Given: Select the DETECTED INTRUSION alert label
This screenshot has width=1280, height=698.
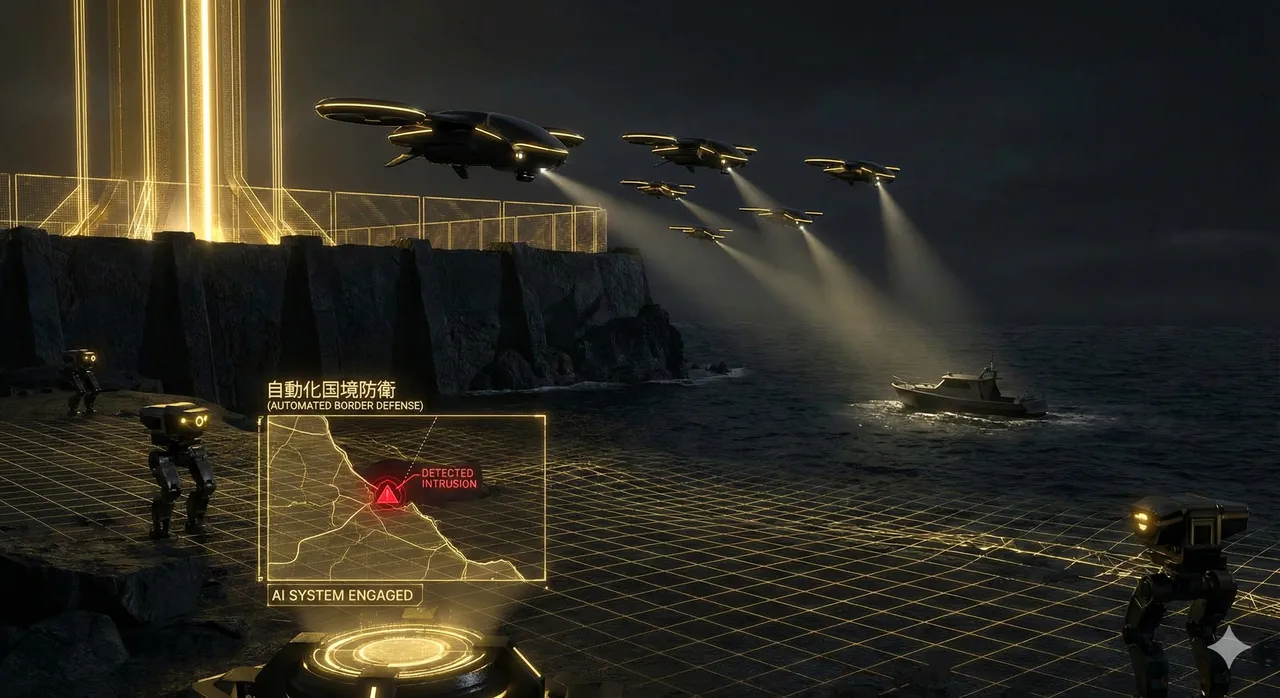Looking at the screenshot, I should coord(448,479).
